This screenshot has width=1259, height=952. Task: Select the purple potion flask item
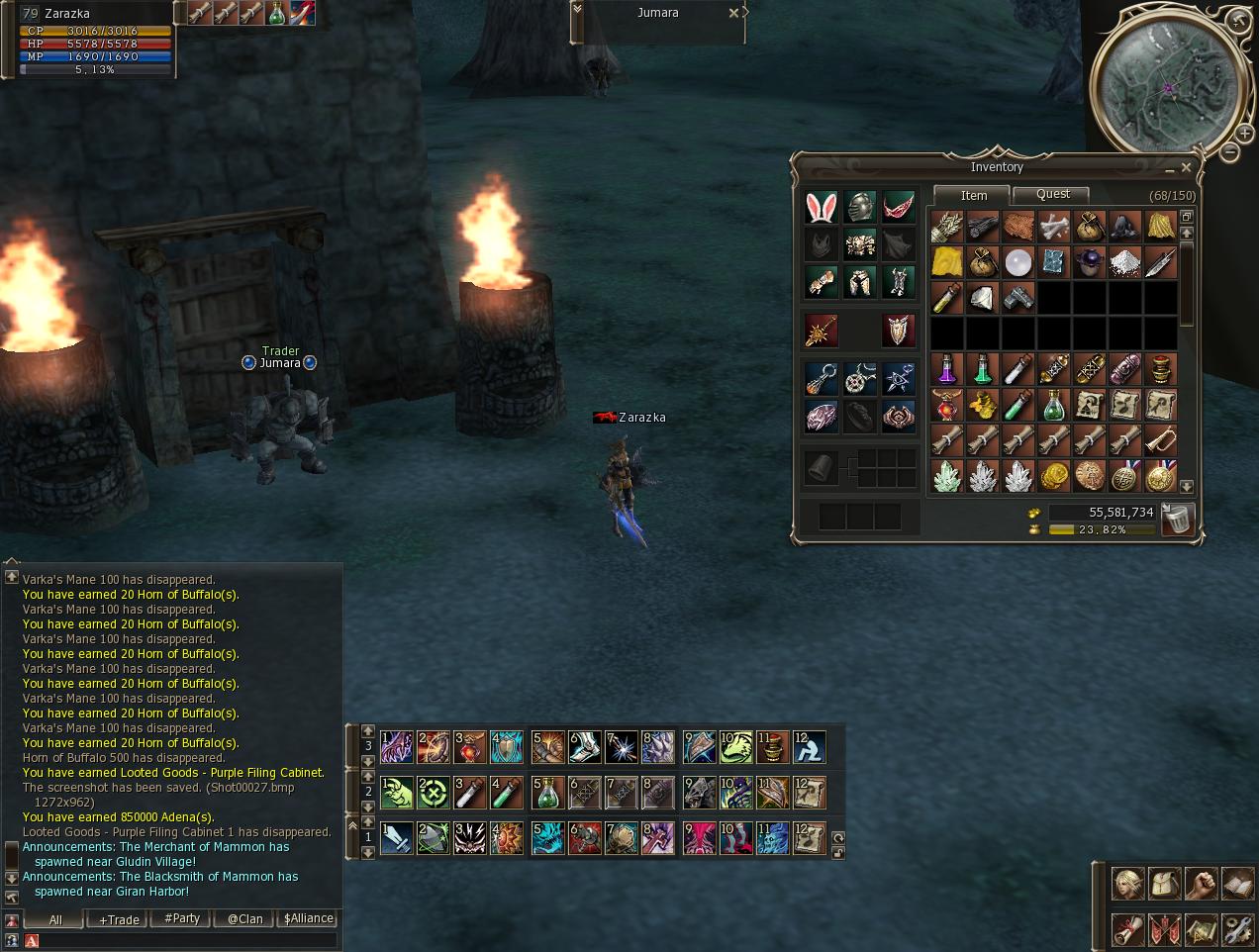pyautogui.click(x=947, y=369)
